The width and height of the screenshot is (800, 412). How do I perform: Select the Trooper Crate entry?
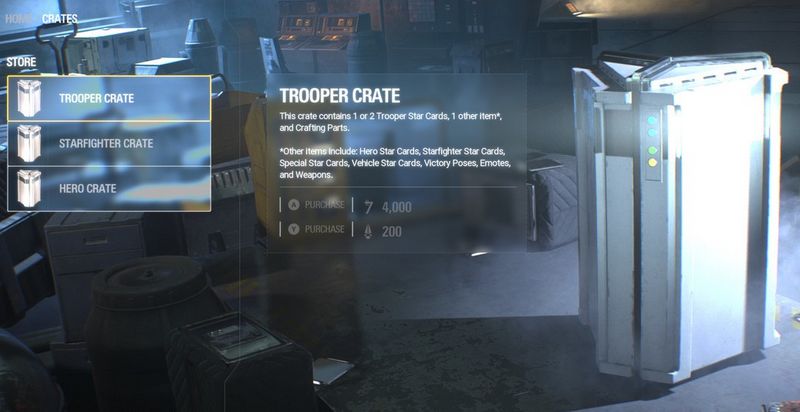[x=109, y=98]
